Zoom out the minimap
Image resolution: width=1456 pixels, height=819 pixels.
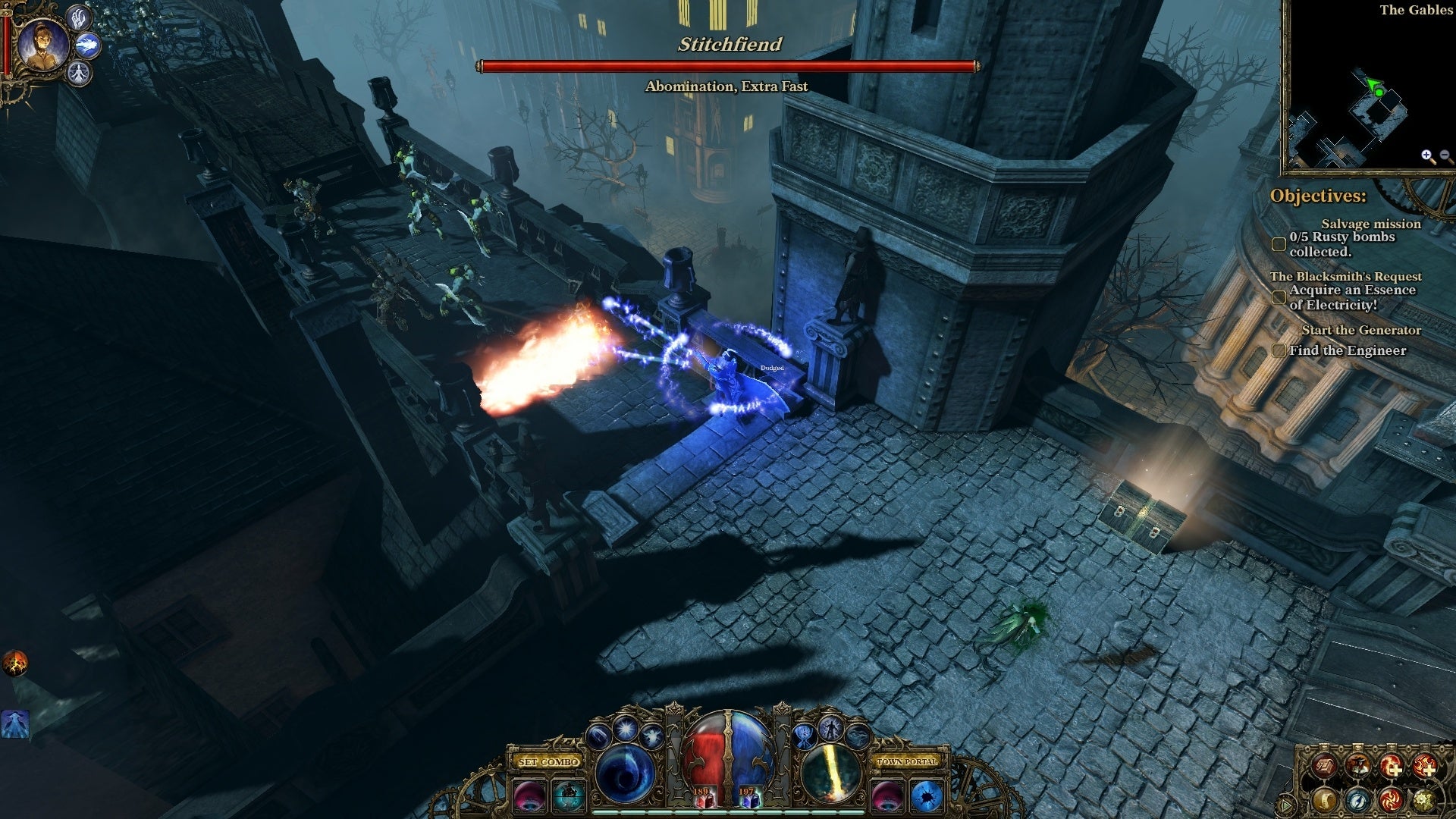click(x=1445, y=156)
